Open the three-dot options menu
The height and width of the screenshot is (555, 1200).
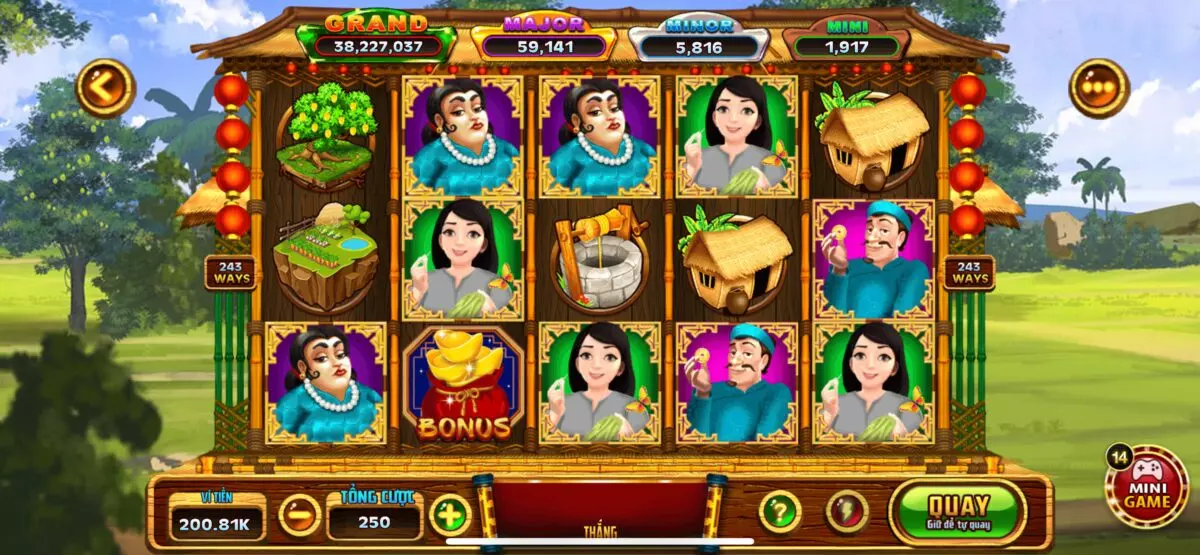coord(1099,88)
